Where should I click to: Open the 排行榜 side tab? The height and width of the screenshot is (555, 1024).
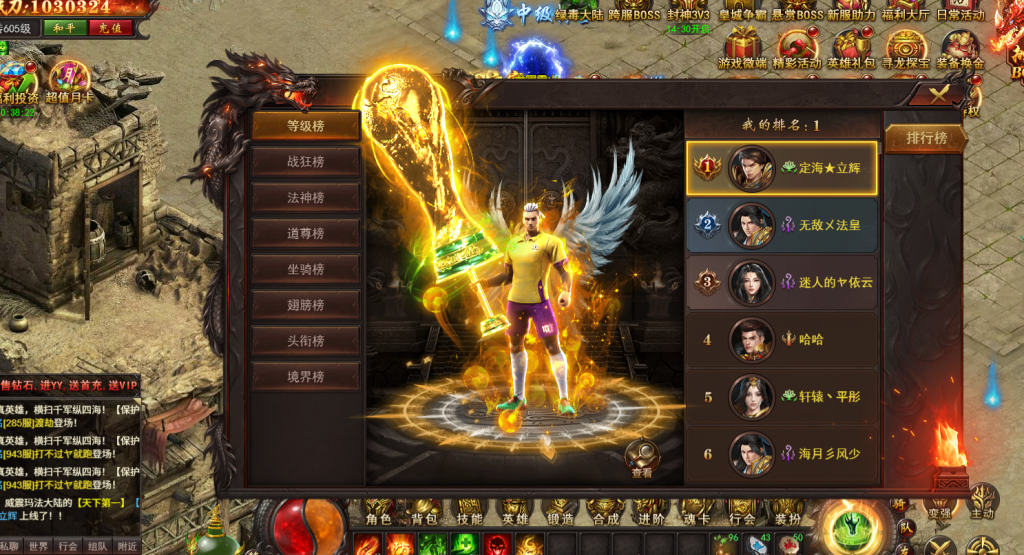926,138
